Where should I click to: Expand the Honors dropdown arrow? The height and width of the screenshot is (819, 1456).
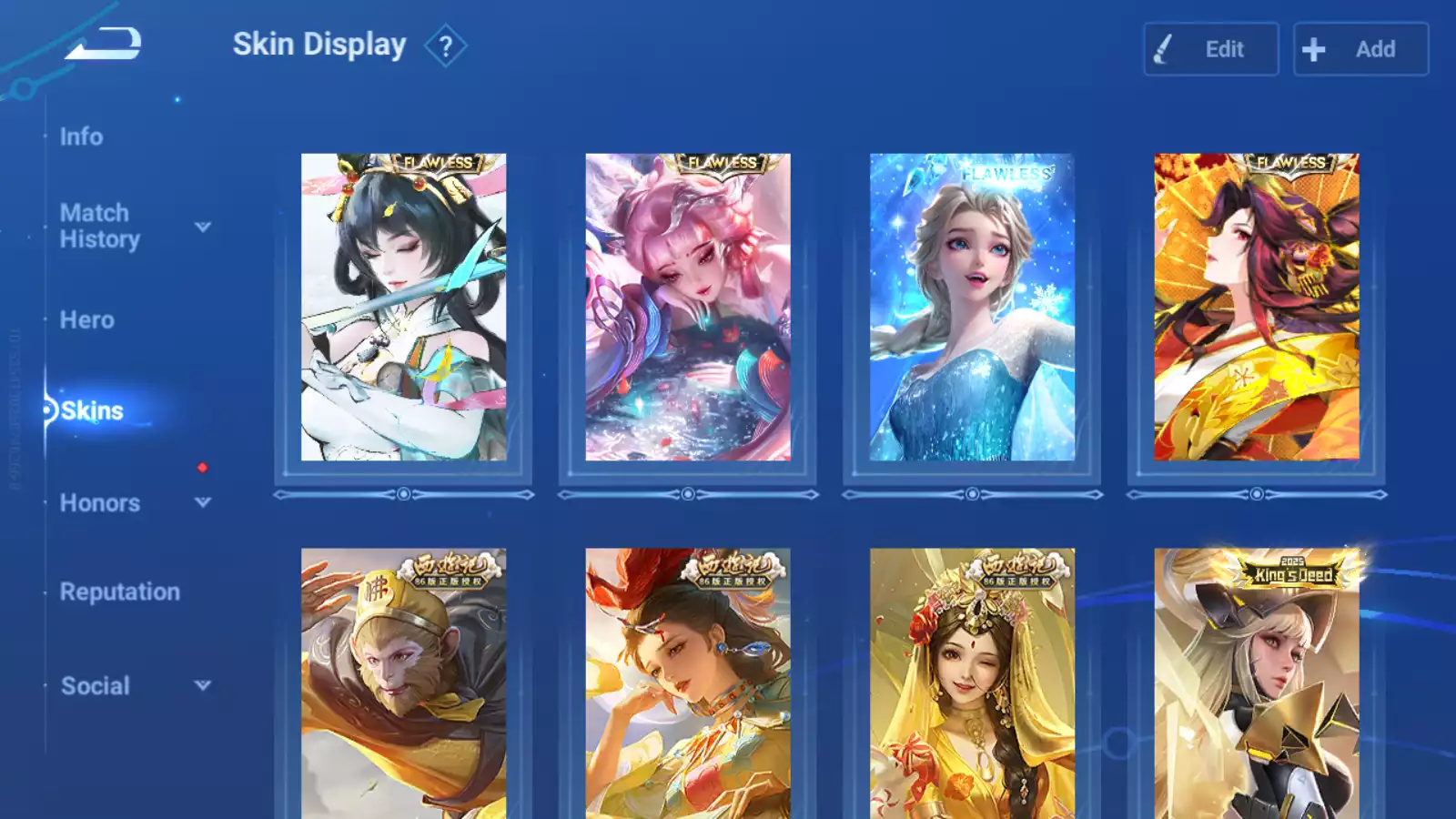tap(203, 502)
